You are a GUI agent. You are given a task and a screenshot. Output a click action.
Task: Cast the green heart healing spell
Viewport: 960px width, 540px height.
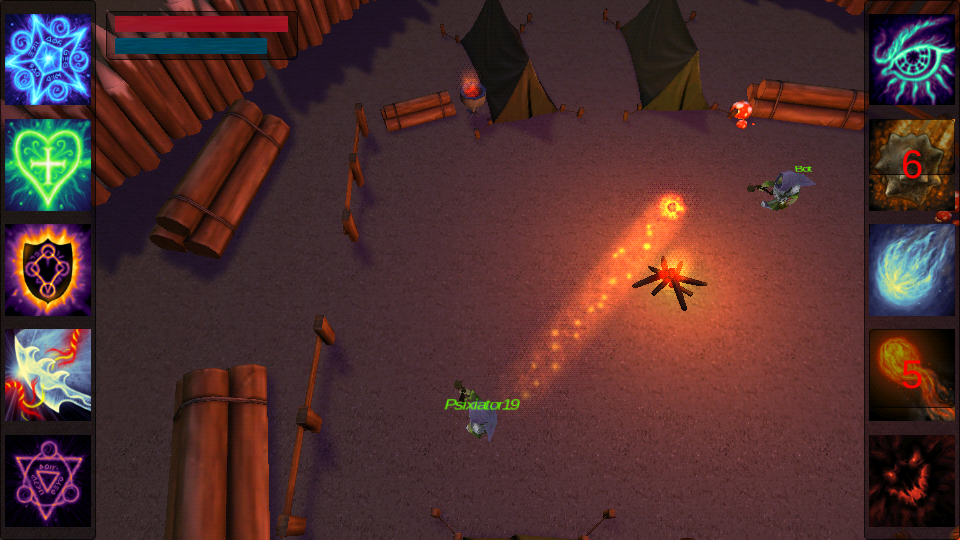[x=48, y=165]
